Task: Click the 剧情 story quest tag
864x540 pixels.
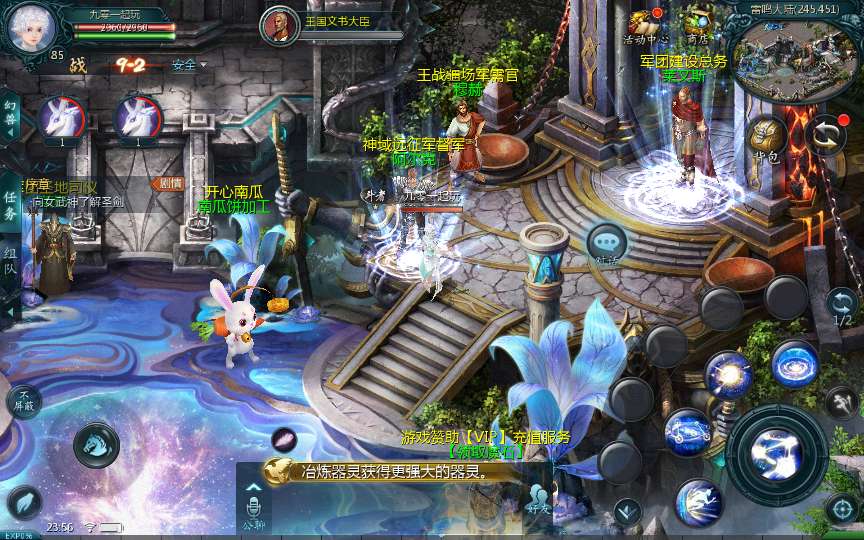Action: coord(167,183)
